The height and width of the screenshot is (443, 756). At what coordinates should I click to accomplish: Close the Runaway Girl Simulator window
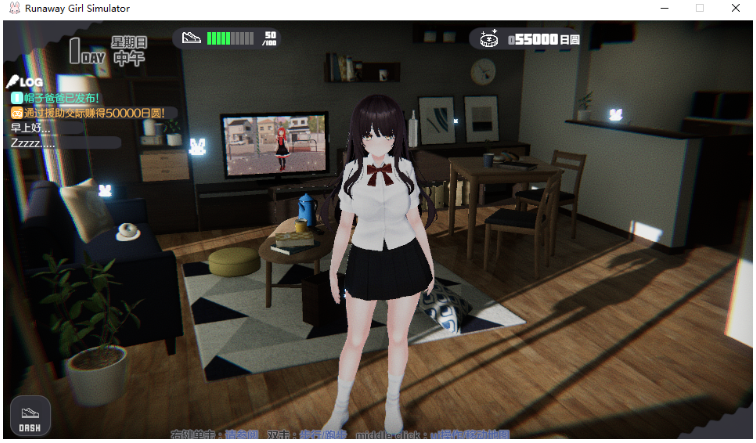pos(737,8)
